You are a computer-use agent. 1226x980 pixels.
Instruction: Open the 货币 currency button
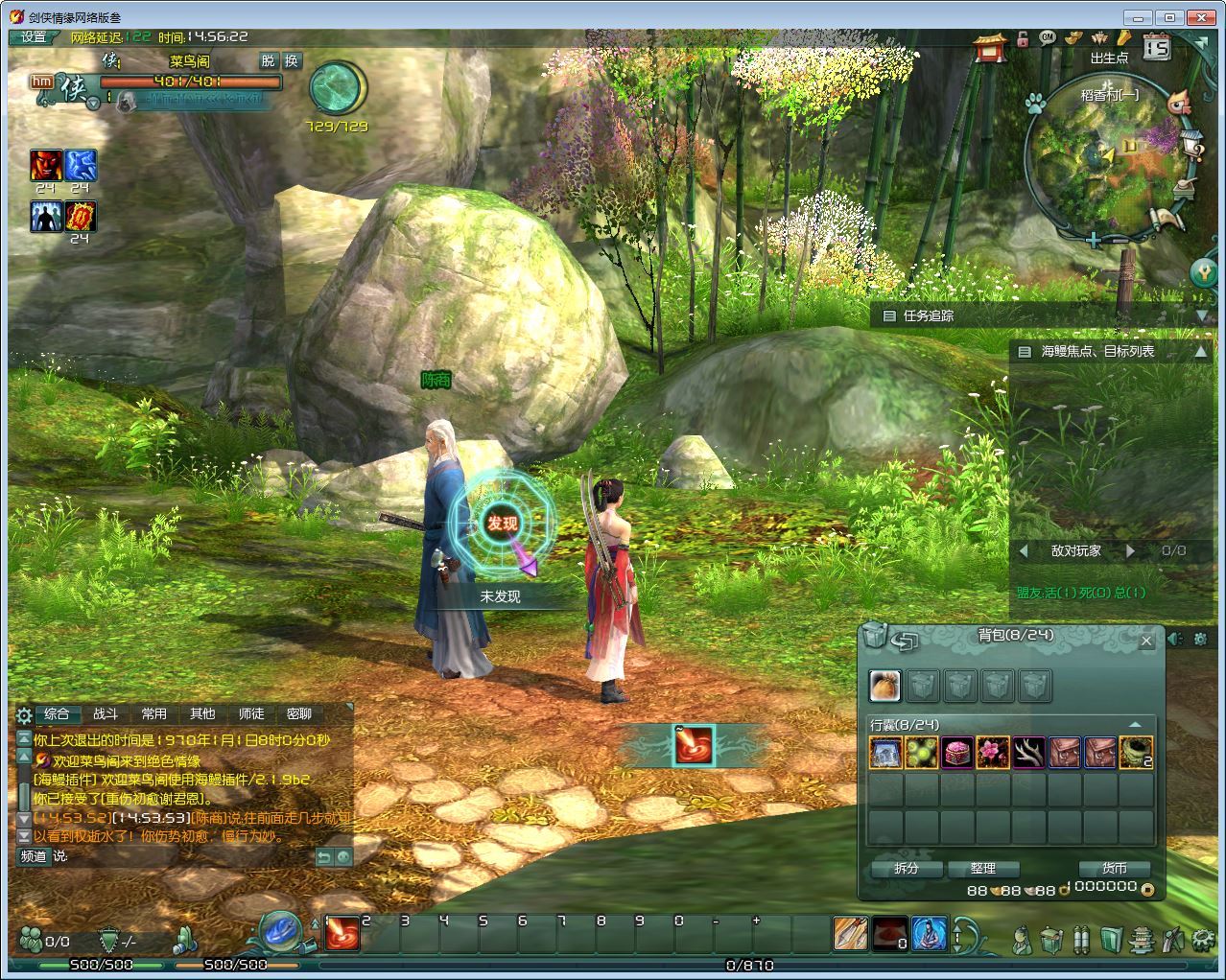(x=1114, y=869)
